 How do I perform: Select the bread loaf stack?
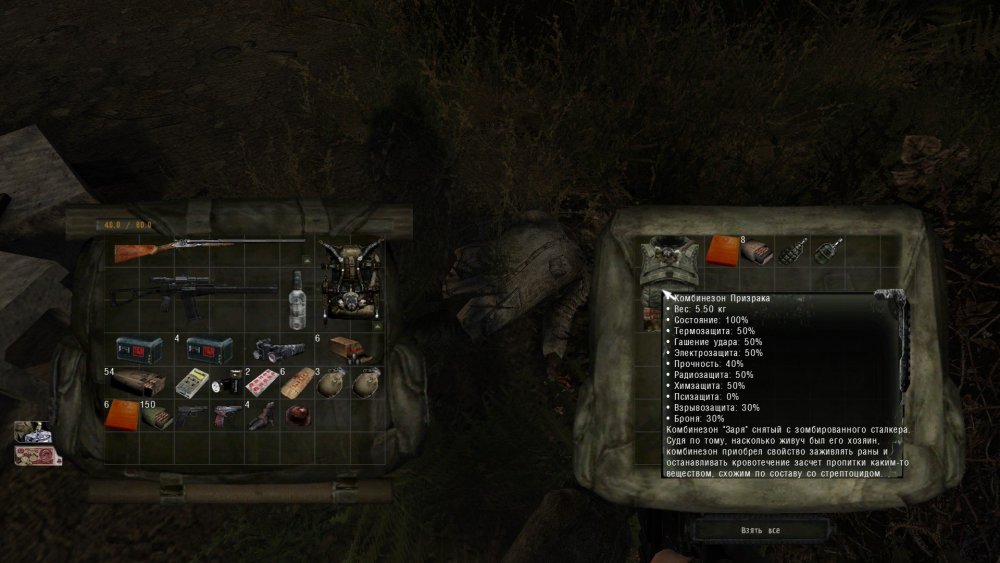coord(297,383)
